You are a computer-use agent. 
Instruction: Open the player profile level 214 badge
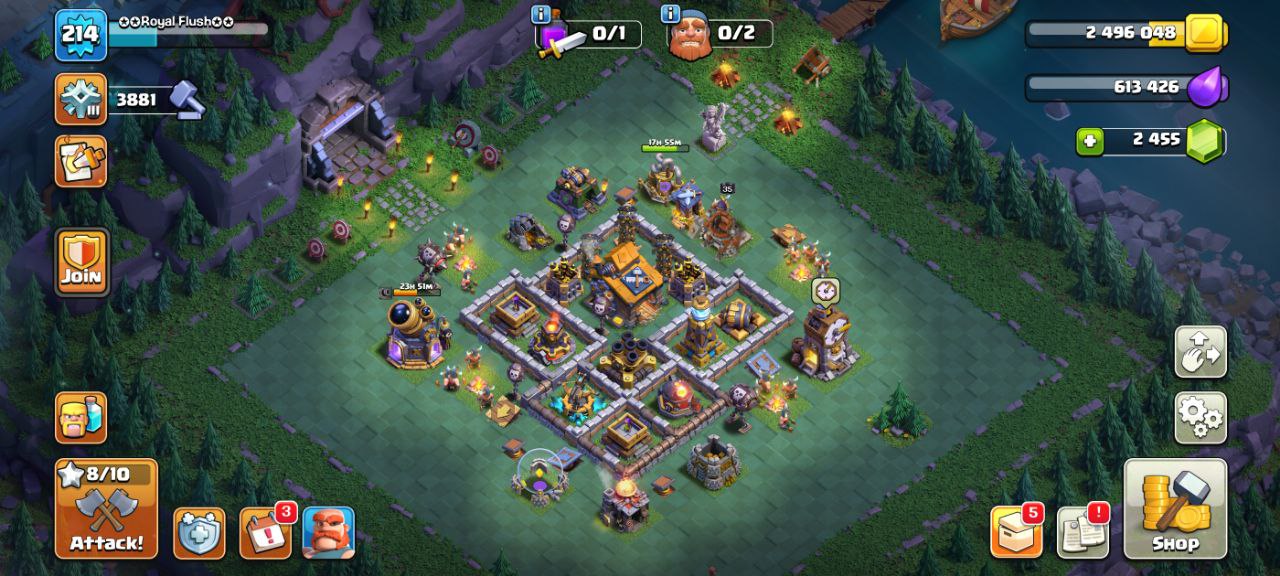[x=80, y=35]
